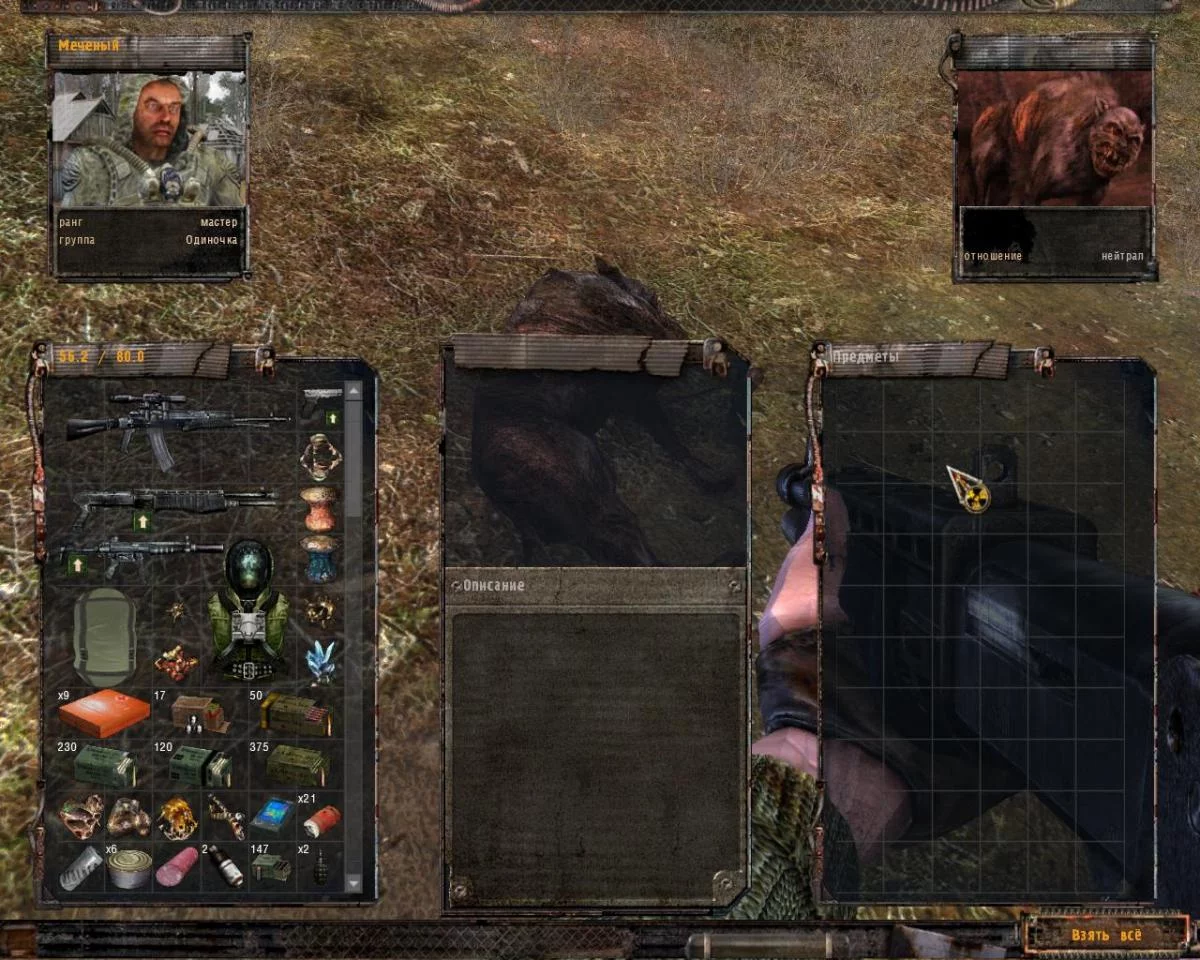Select the silenced submachine gun
The image size is (1200, 960).
point(140,552)
